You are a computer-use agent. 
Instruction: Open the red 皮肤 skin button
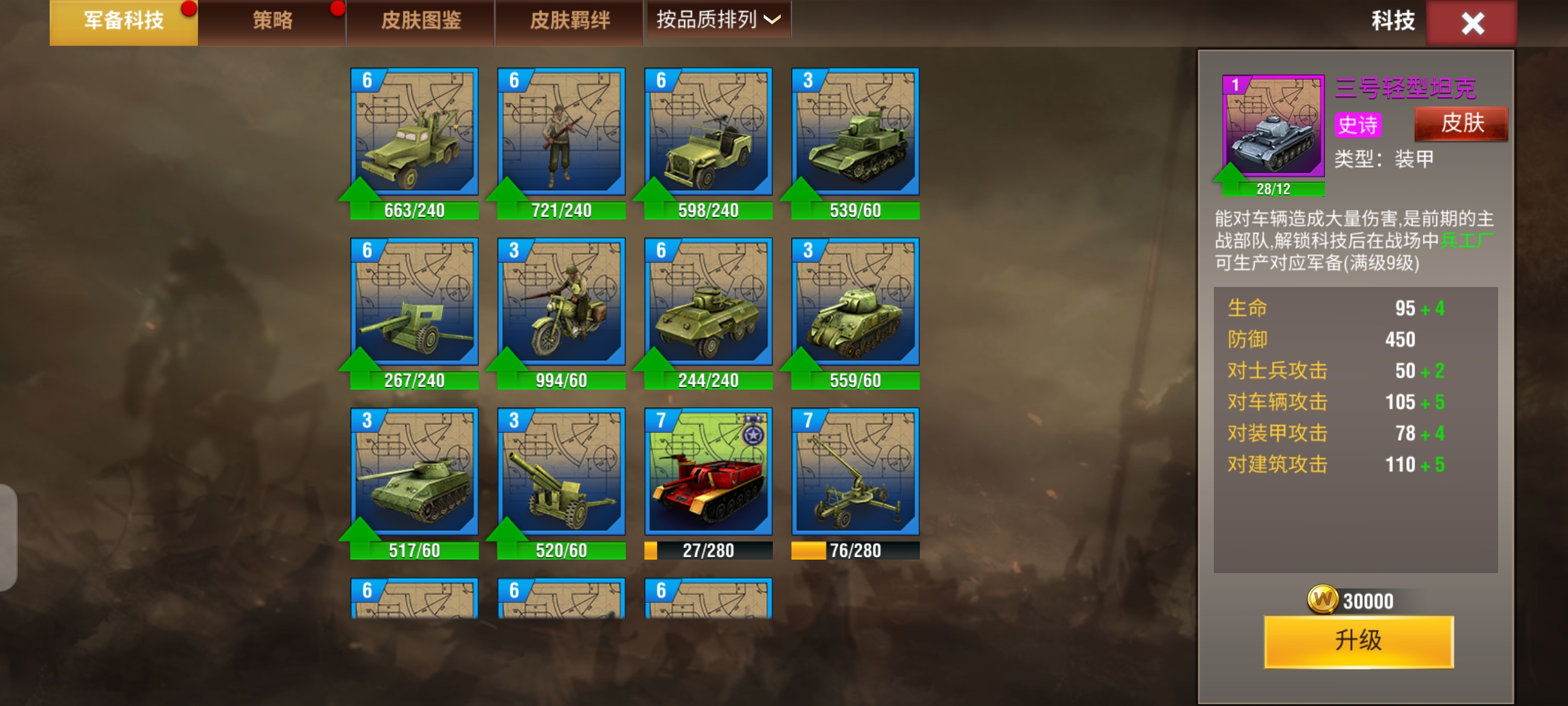1462,124
